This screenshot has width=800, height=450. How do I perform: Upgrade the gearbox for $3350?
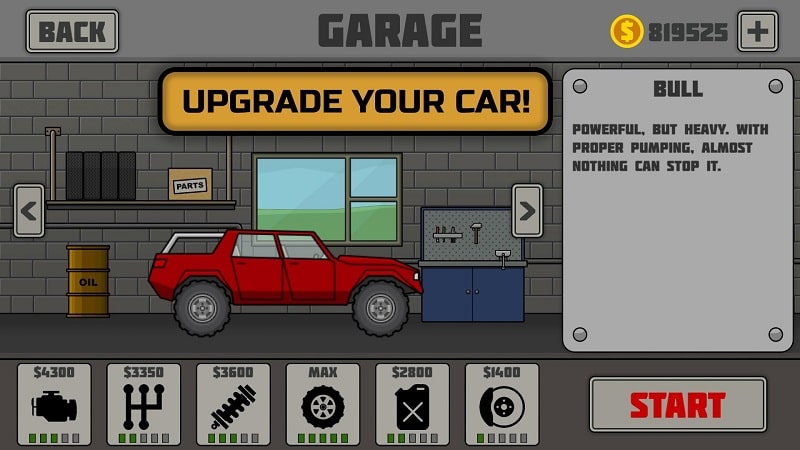coord(144,404)
